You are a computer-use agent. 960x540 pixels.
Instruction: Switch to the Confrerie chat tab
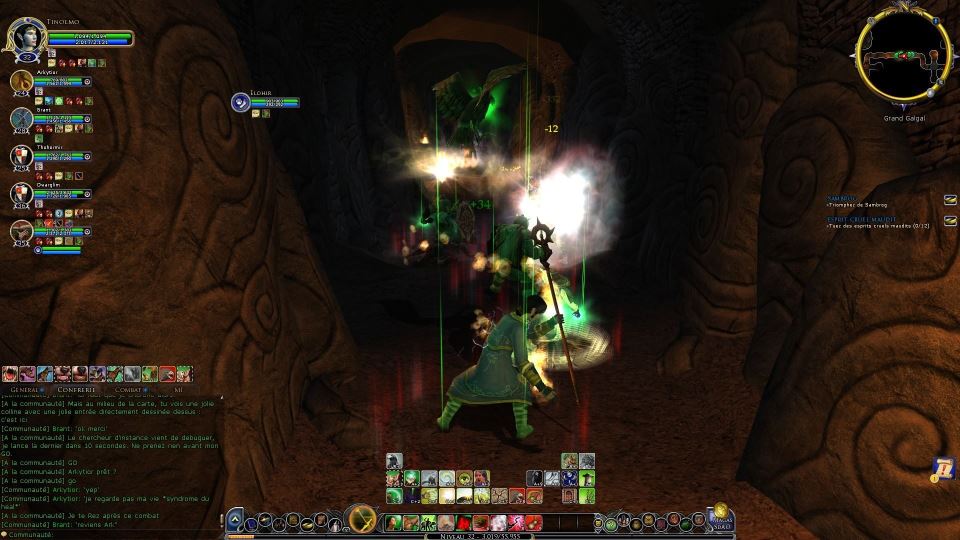coord(77,389)
